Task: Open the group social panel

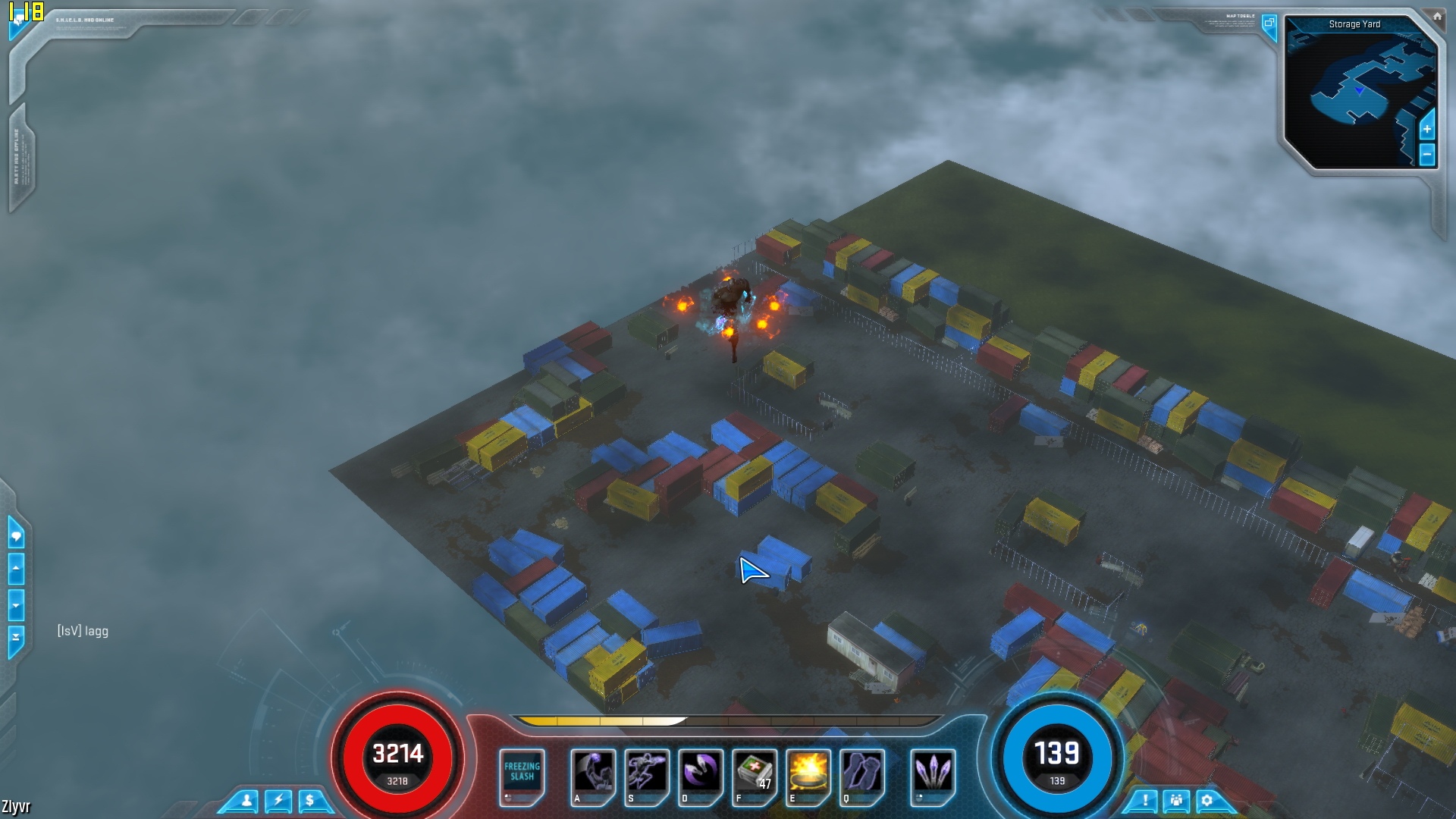Action: point(1176,801)
